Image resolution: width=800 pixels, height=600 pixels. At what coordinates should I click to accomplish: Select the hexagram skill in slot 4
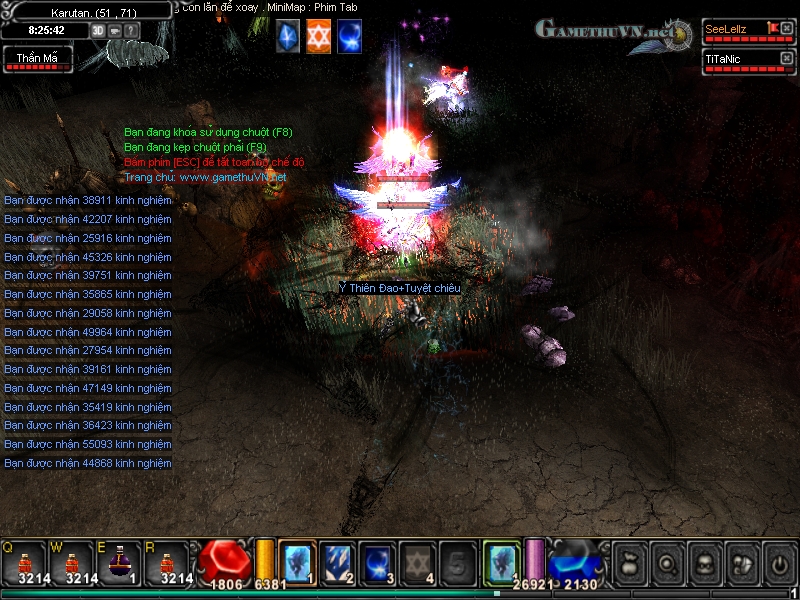417,561
